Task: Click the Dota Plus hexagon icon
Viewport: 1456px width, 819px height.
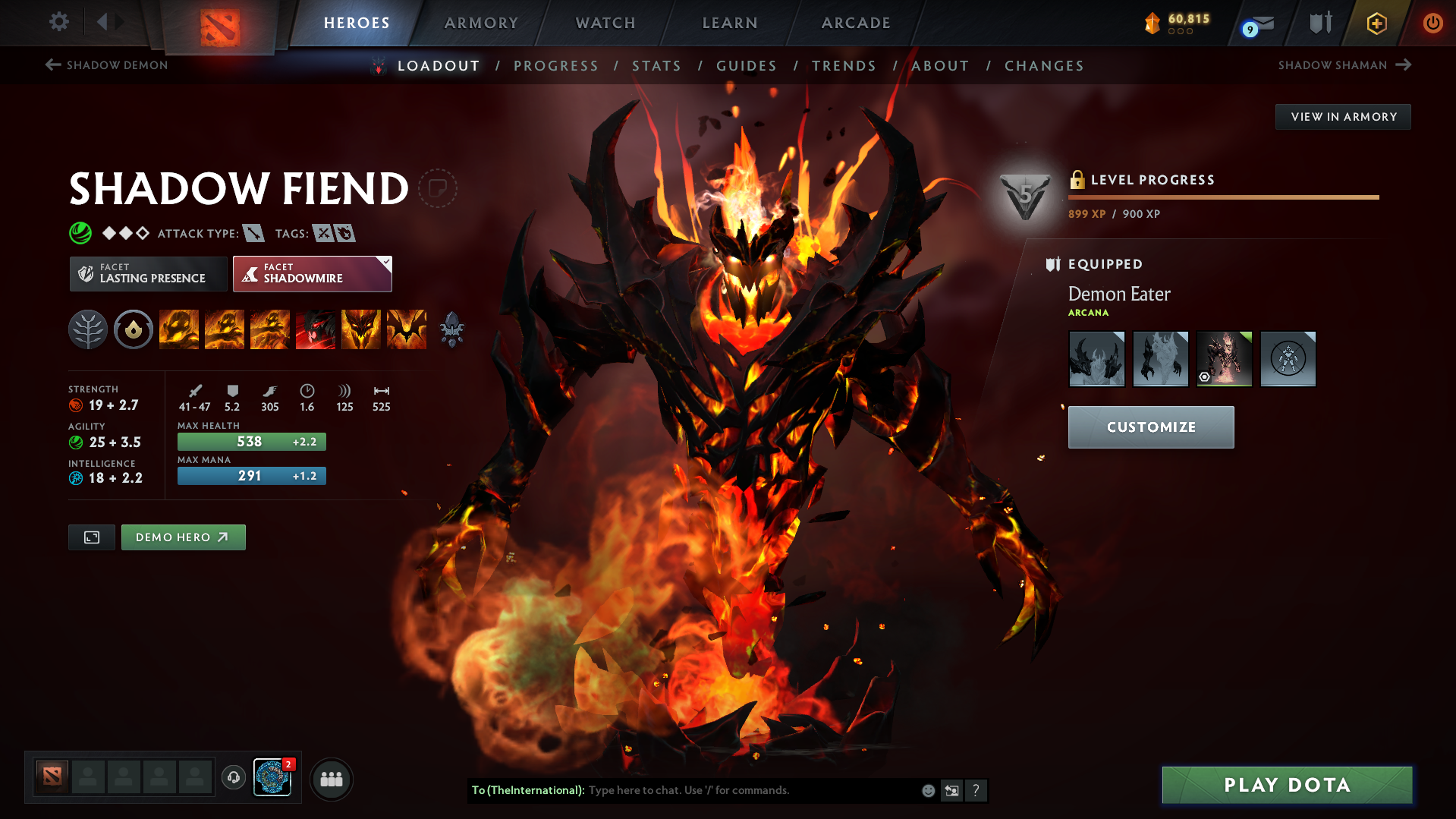Action: 1376,23
